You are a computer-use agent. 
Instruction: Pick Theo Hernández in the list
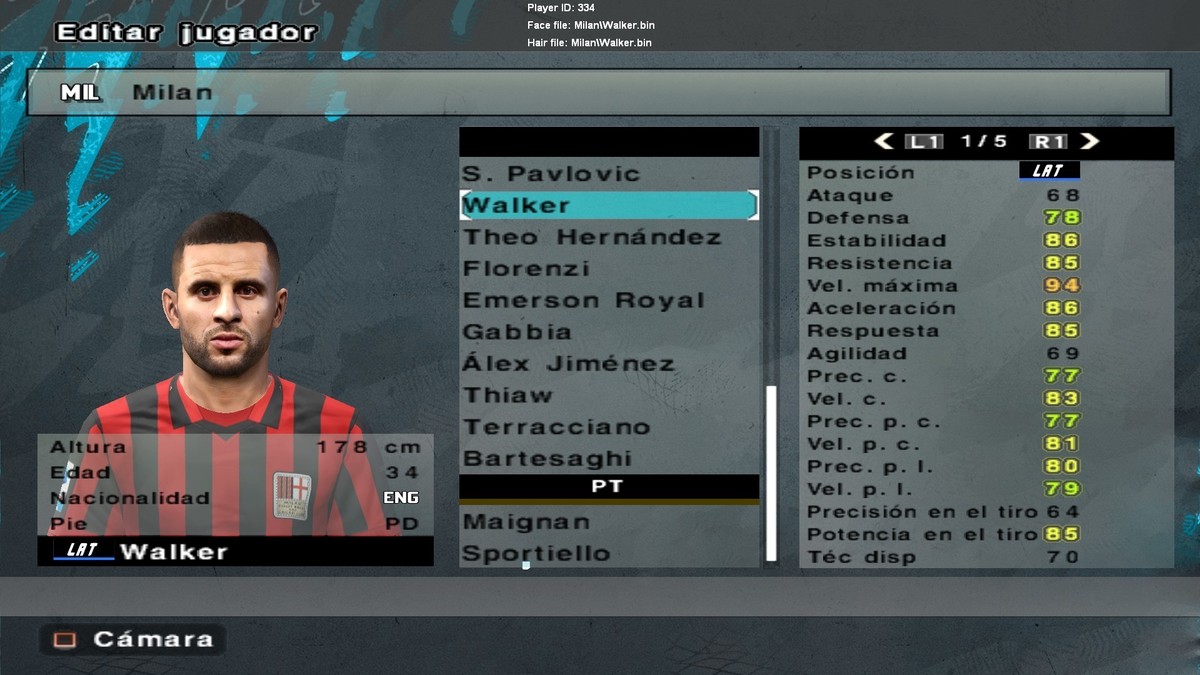[x=592, y=238]
